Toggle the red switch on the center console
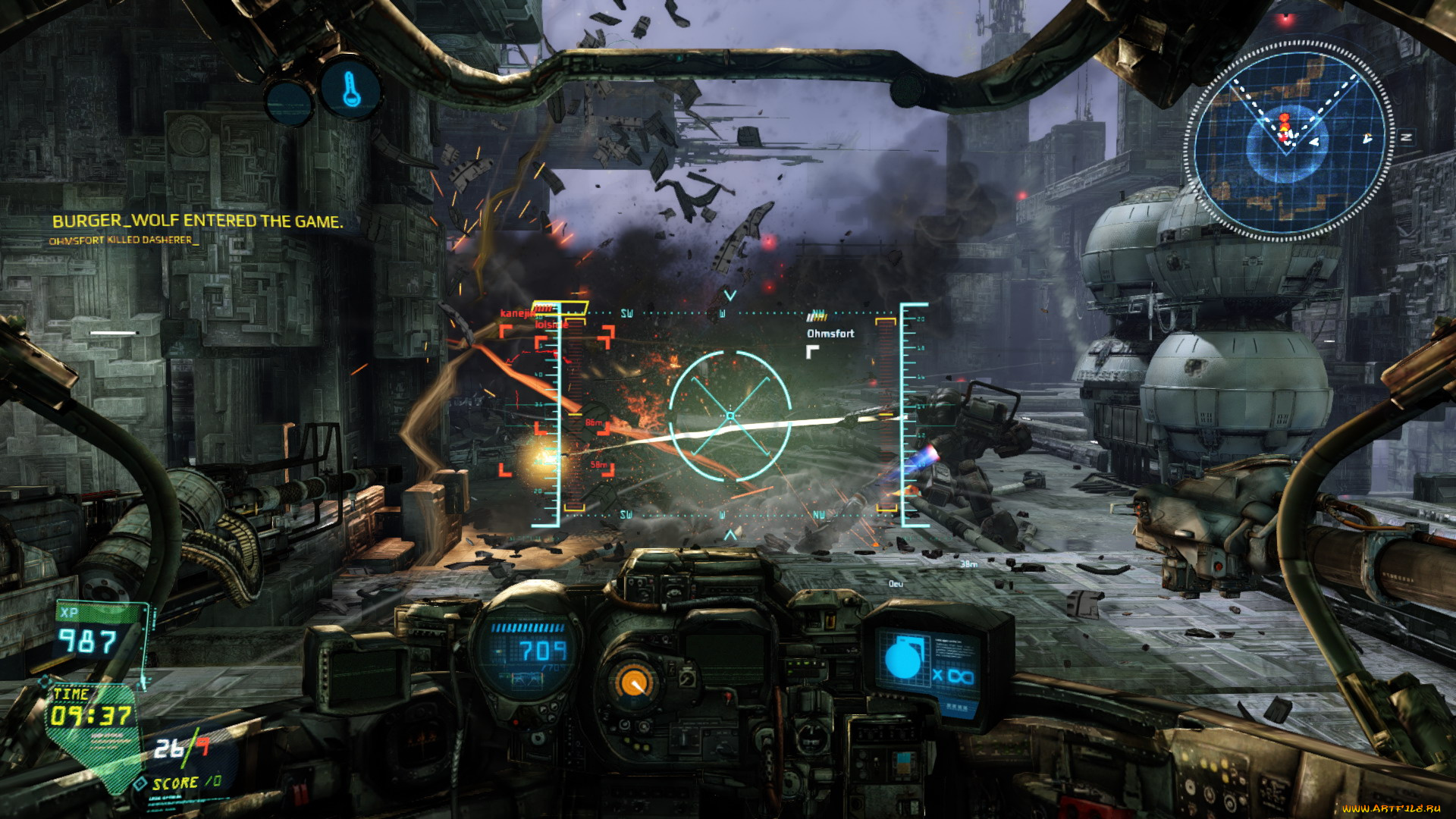Viewport: 1456px width, 819px height. coord(728,699)
